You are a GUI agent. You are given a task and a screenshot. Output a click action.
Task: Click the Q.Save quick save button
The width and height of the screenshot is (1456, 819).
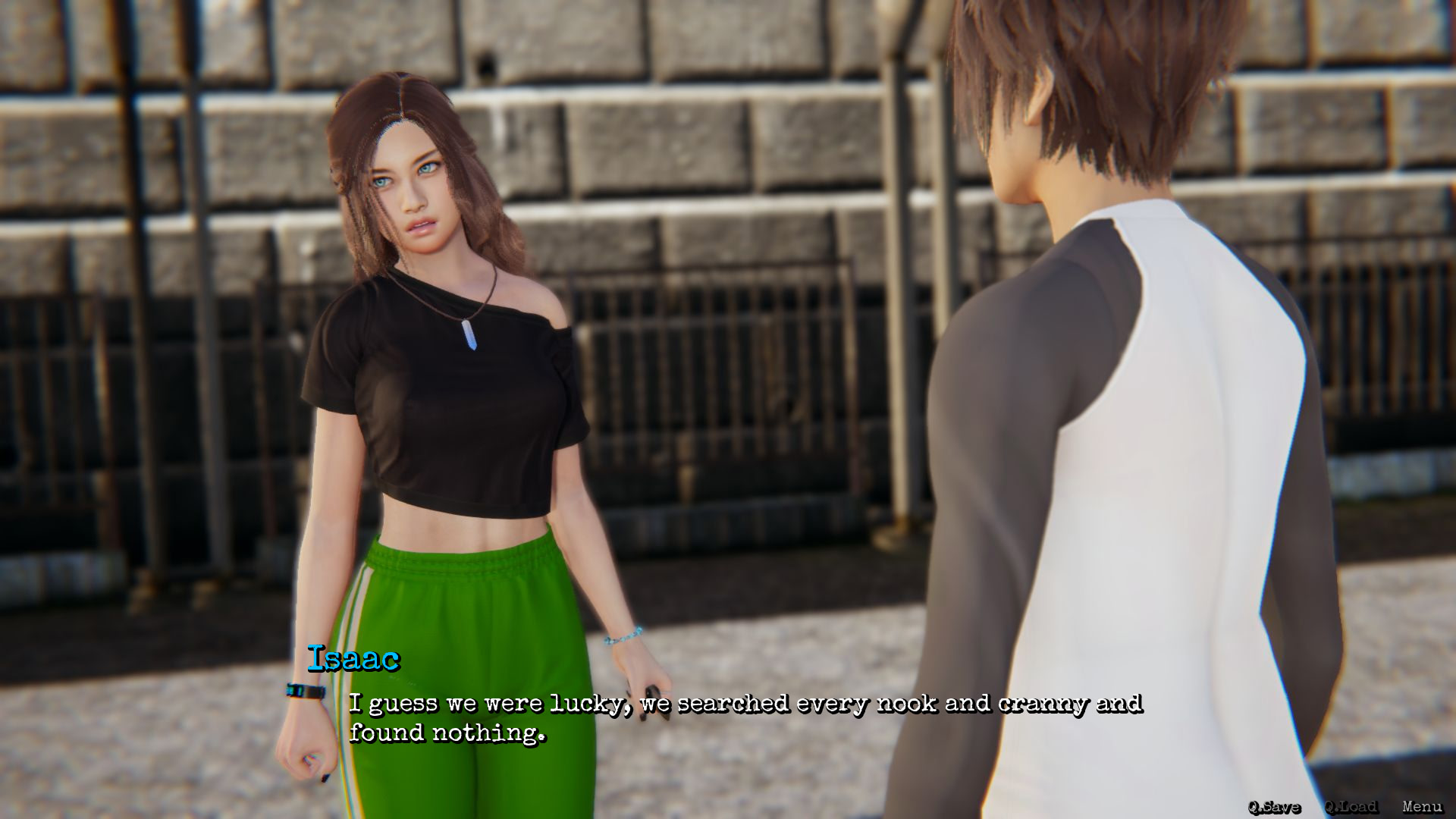point(1274,807)
